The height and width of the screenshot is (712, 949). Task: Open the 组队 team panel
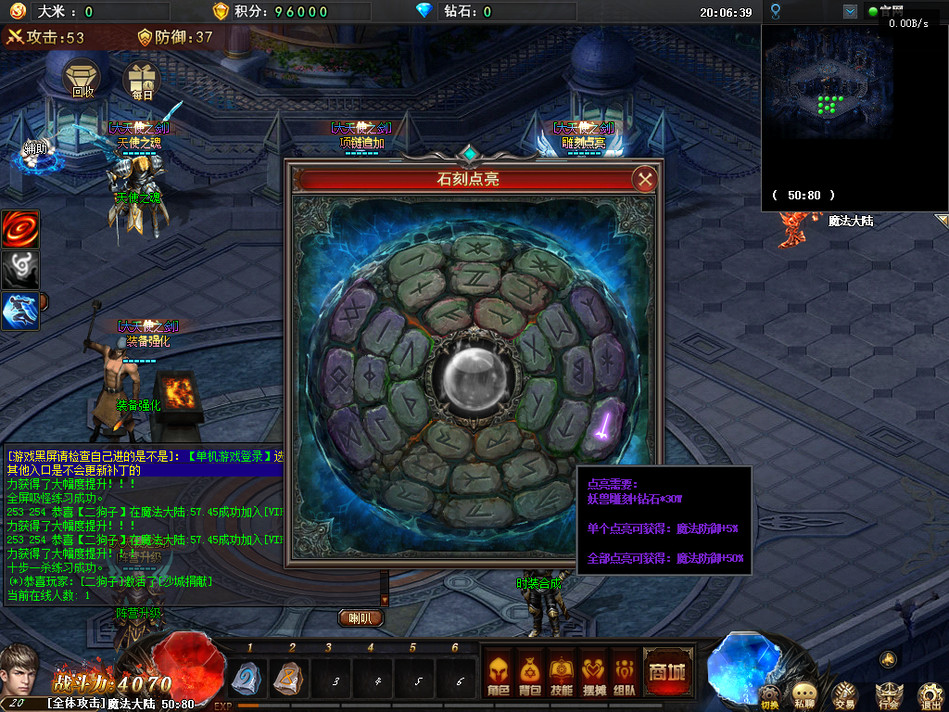click(x=625, y=673)
